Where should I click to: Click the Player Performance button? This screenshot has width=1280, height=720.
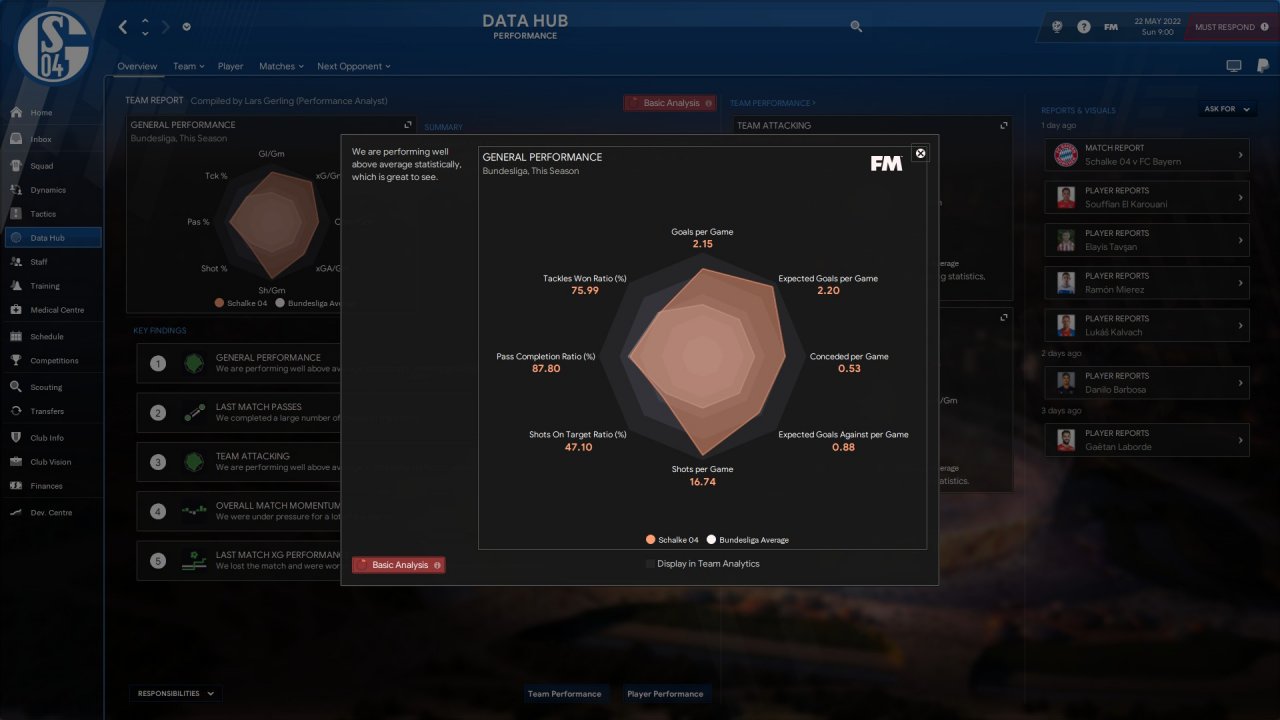pos(665,694)
